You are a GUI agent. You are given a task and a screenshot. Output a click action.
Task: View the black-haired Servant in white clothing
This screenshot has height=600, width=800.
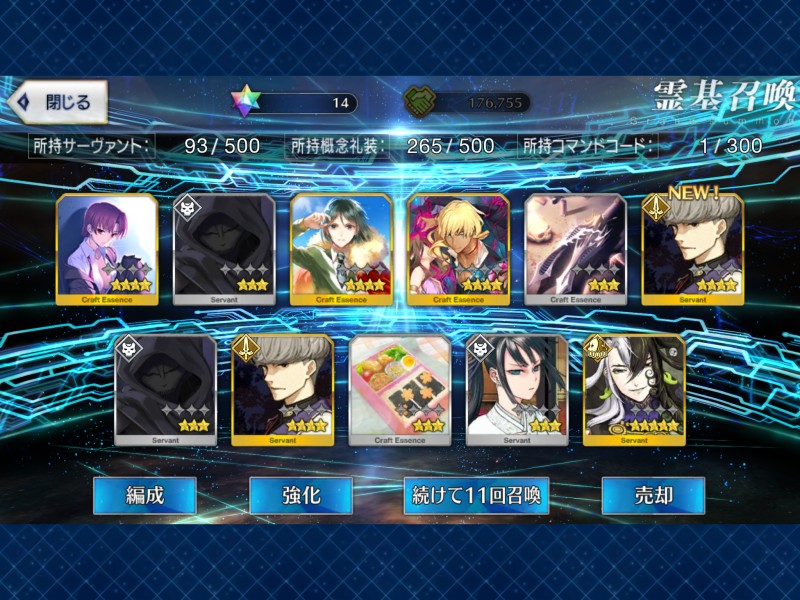pos(517,390)
